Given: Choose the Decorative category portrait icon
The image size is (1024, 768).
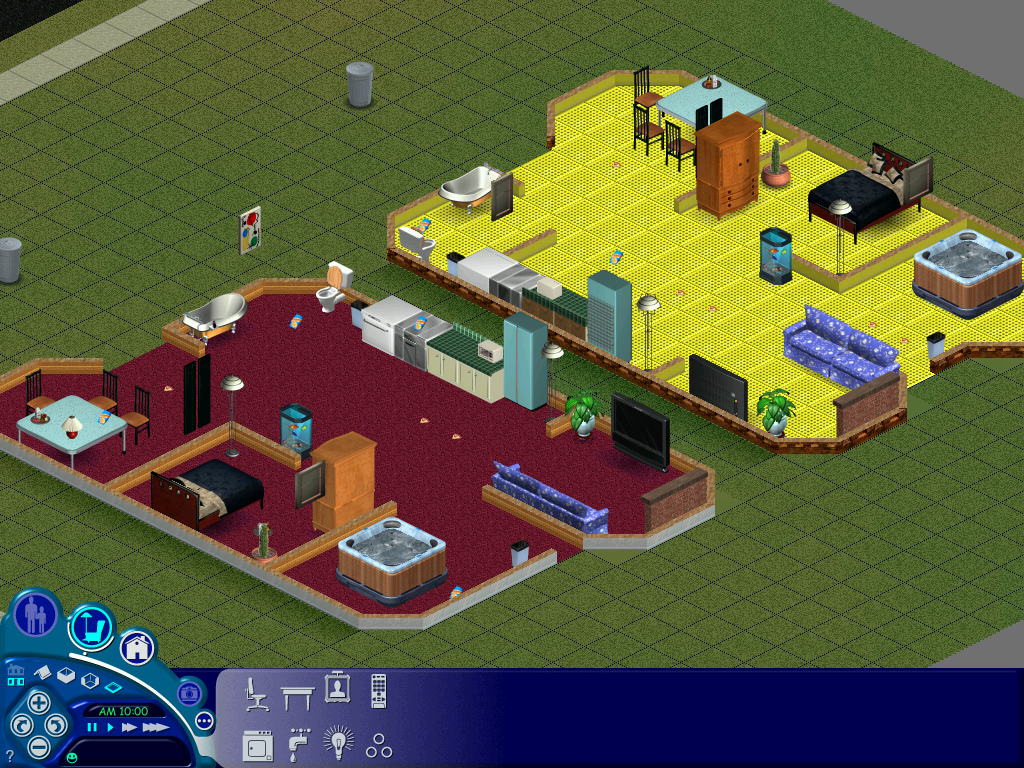Looking at the screenshot, I should point(337,688).
